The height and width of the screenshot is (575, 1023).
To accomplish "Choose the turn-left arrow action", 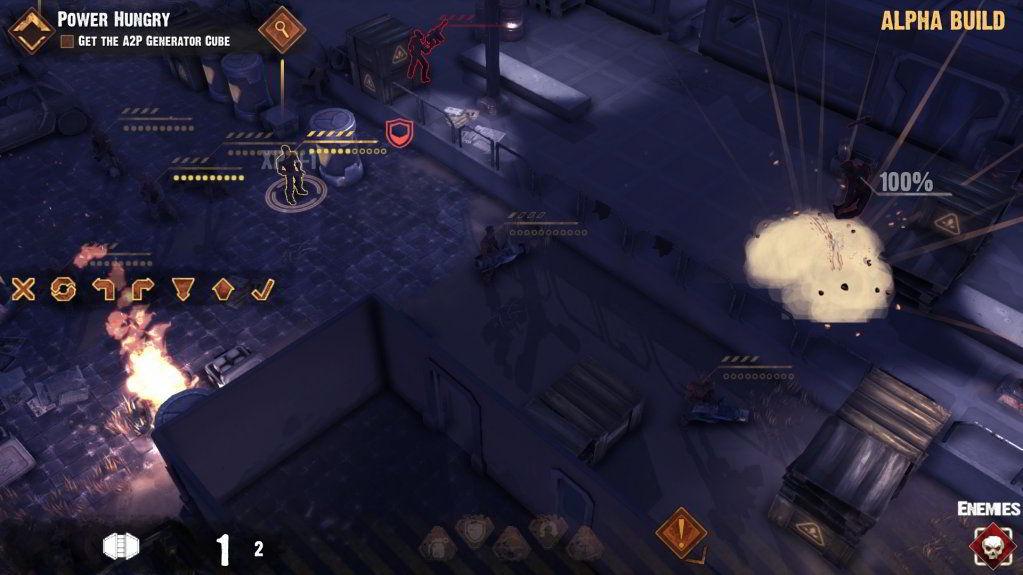I will tap(102, 290).
